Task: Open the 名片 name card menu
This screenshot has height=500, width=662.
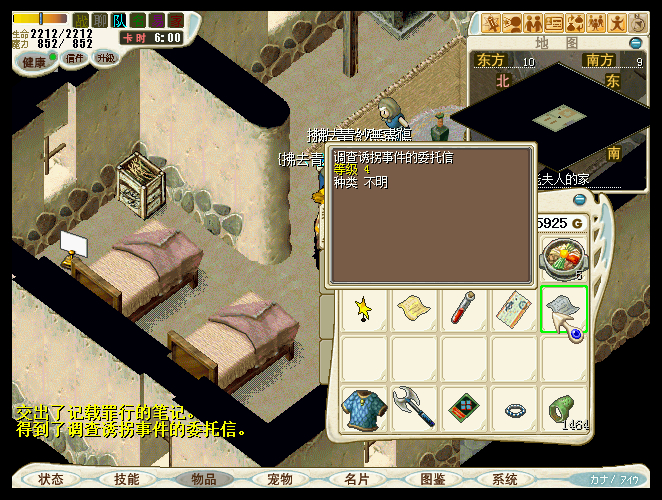Action: click(357, 479)
